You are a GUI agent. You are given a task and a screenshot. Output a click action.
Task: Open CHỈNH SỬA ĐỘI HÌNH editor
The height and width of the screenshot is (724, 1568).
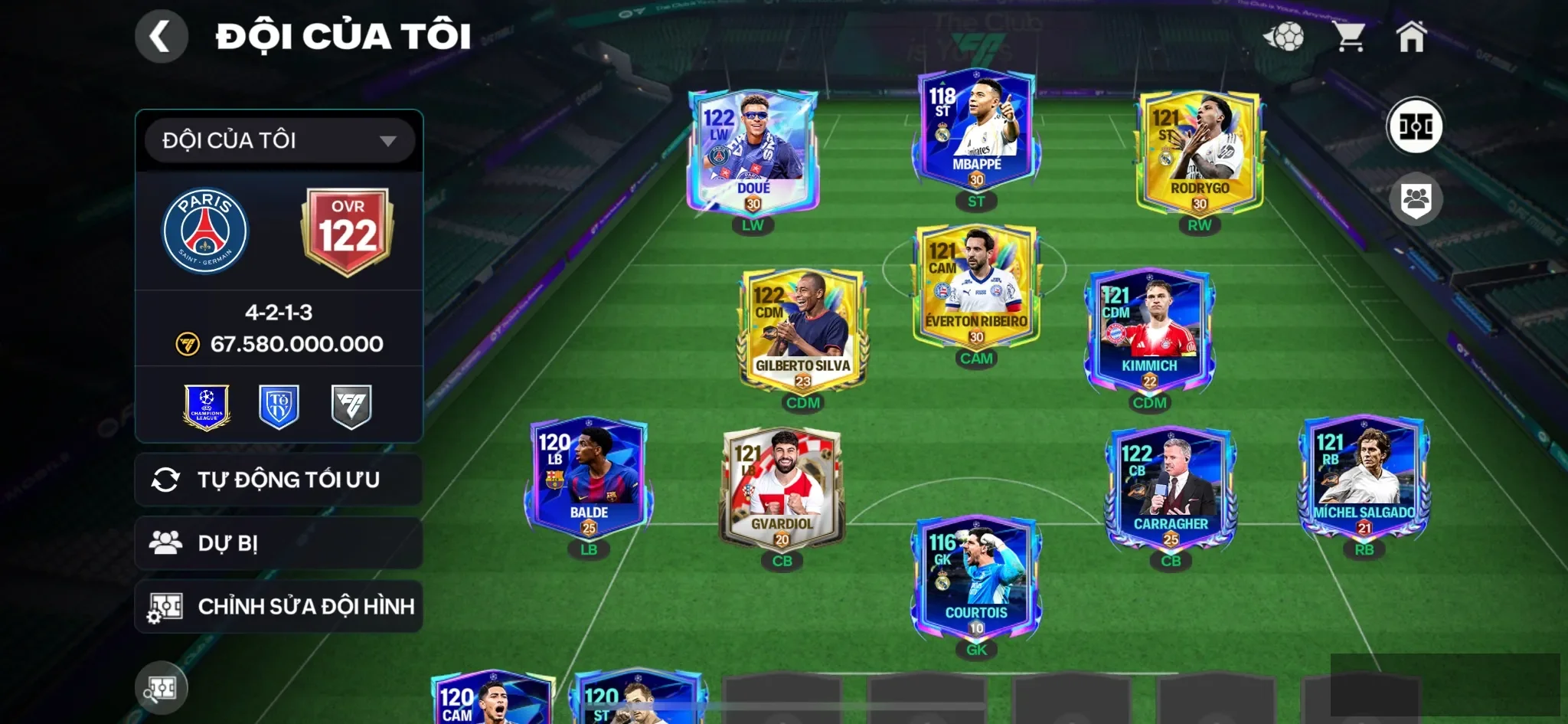coord(279,606)
